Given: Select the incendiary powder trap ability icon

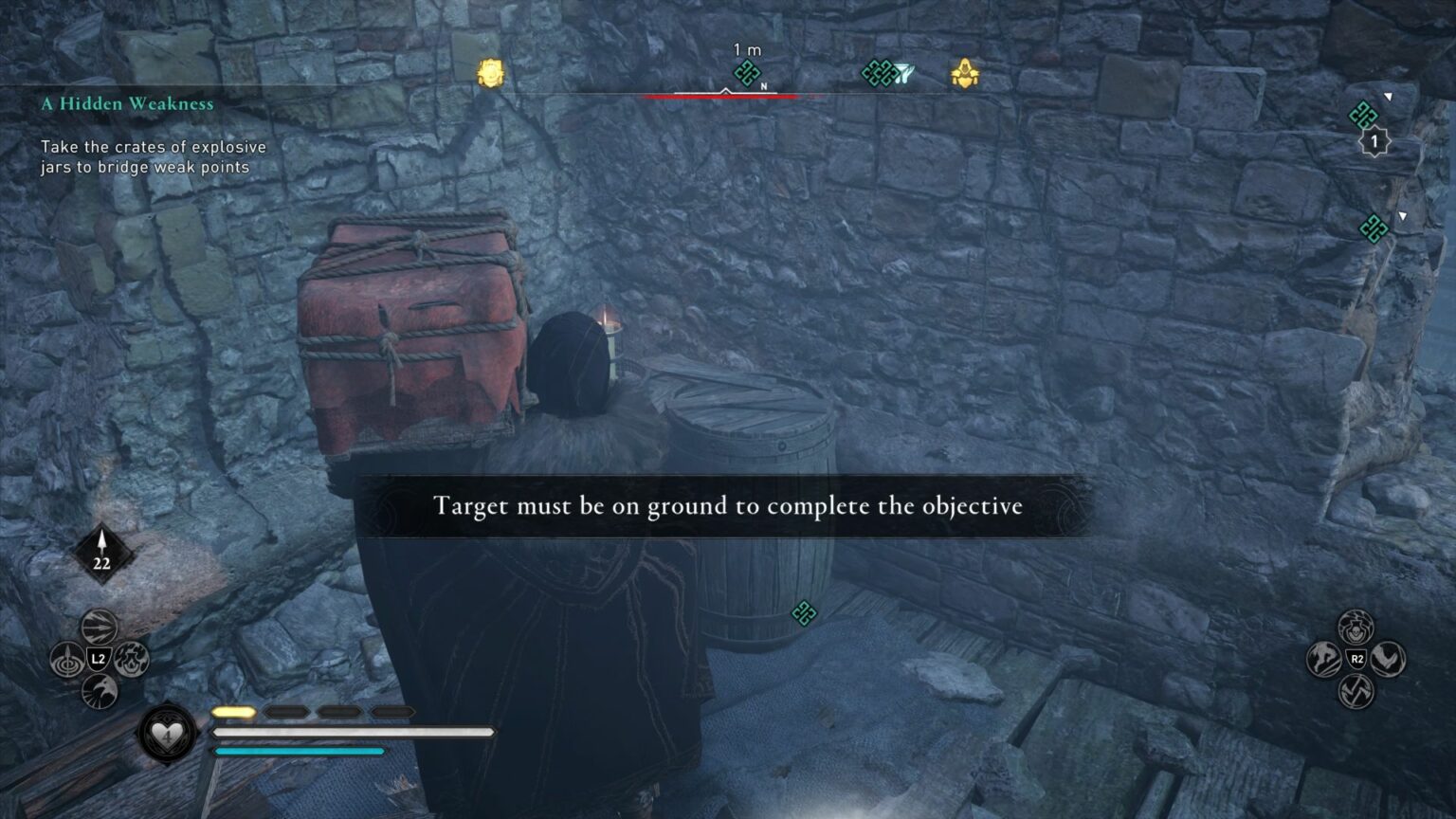Looking at the screenshot, I should click(131, 661).
